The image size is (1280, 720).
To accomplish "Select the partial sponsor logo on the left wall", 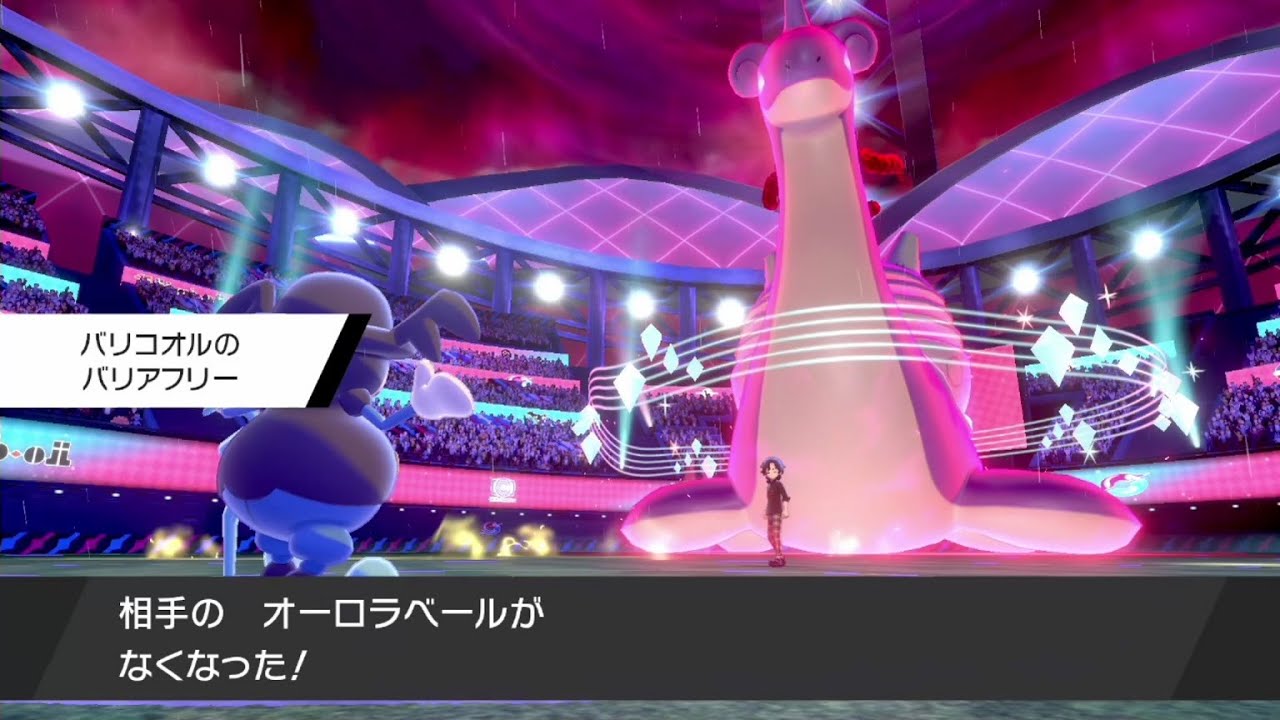I will coord(30,455).
